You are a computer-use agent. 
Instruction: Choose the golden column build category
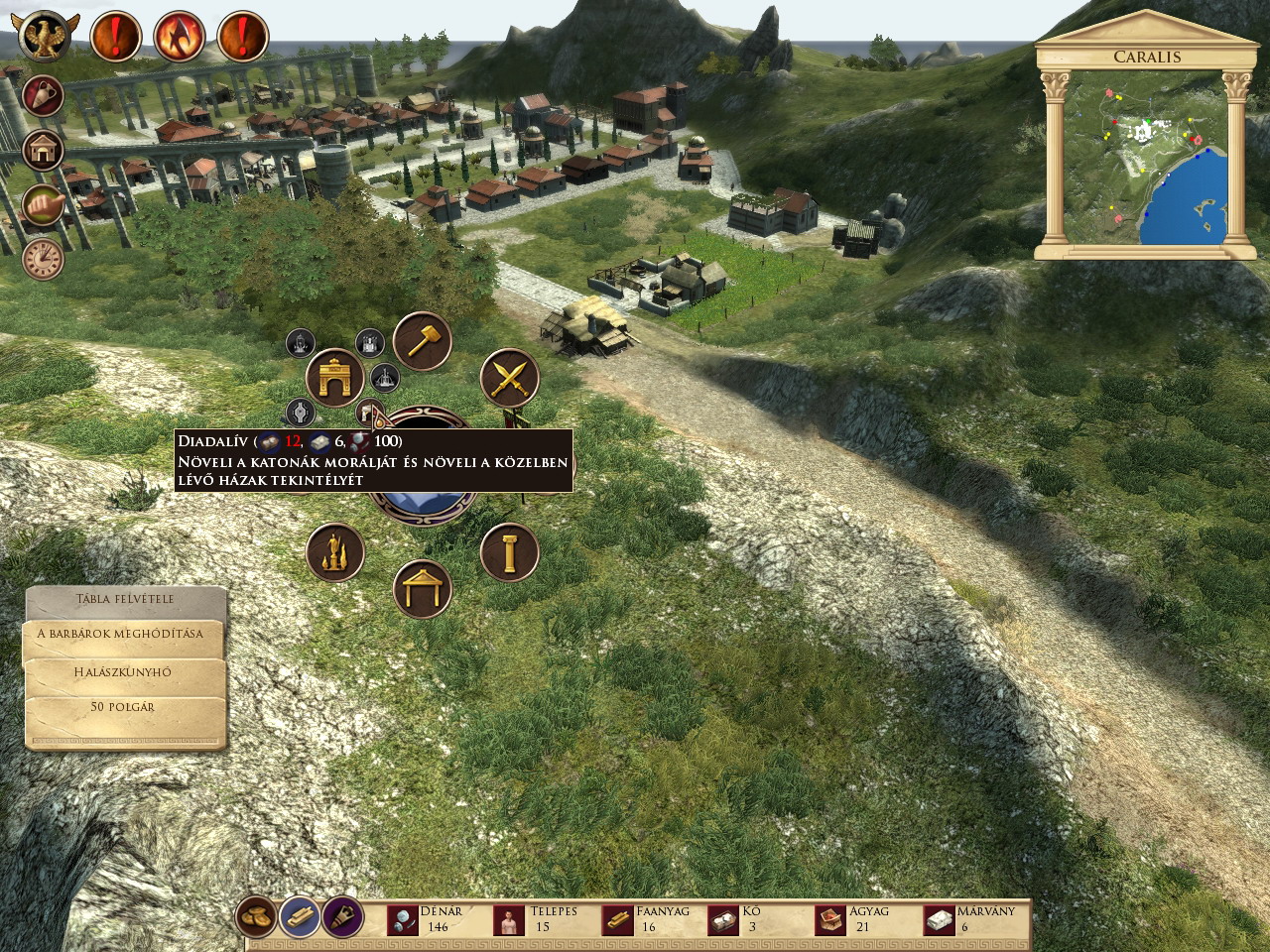[x=510, y=552]
